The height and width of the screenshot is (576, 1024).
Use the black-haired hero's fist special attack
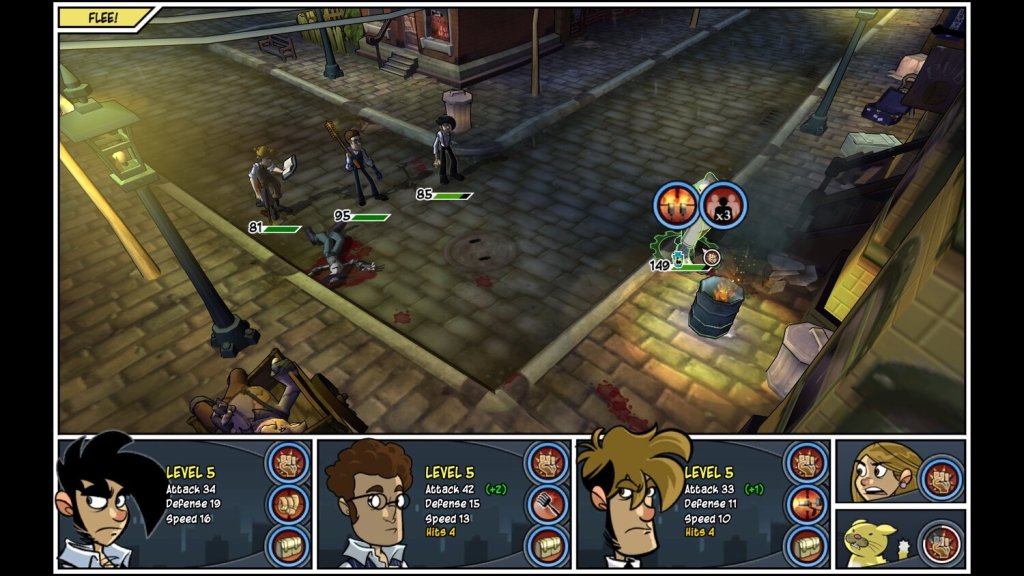point(288,504)
